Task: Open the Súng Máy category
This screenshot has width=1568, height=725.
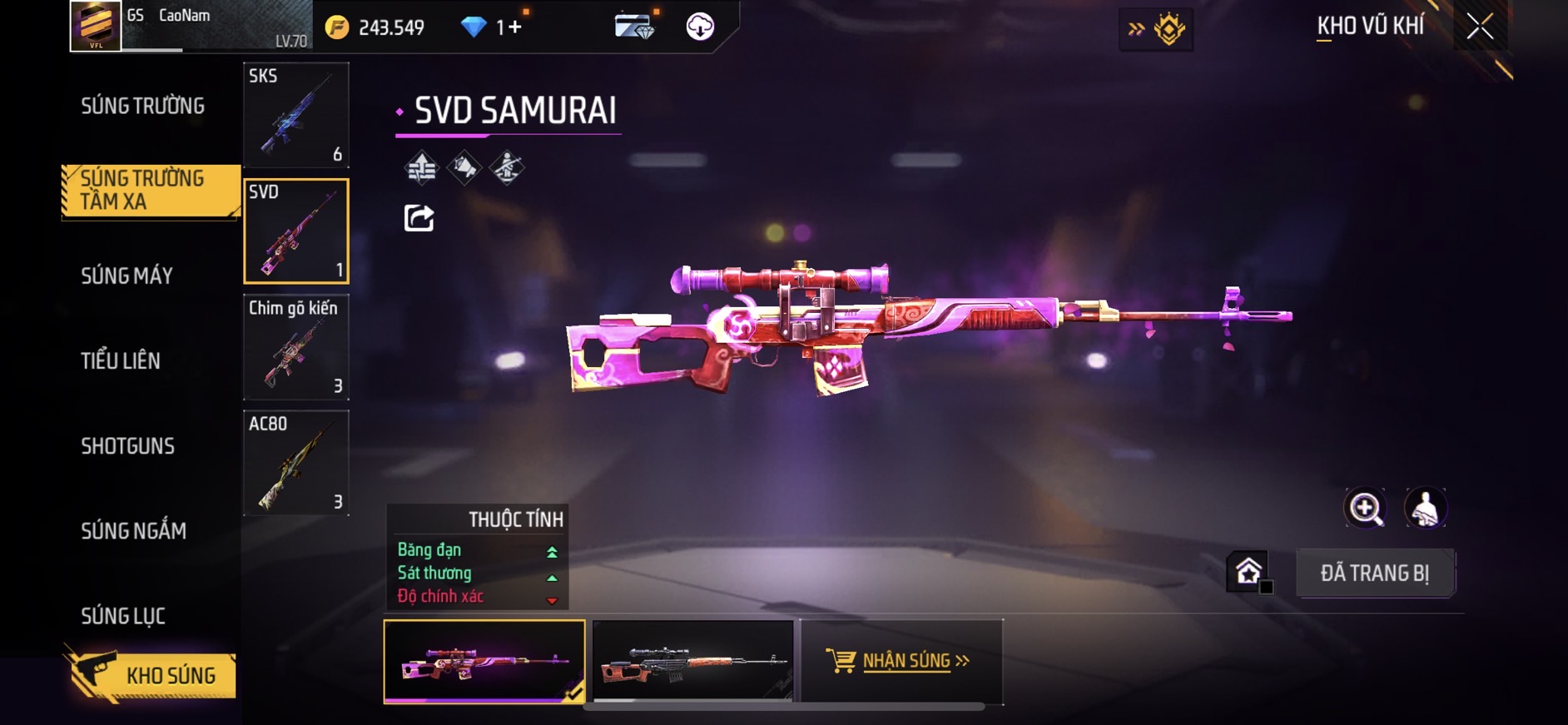Action: tap(127, 276)
